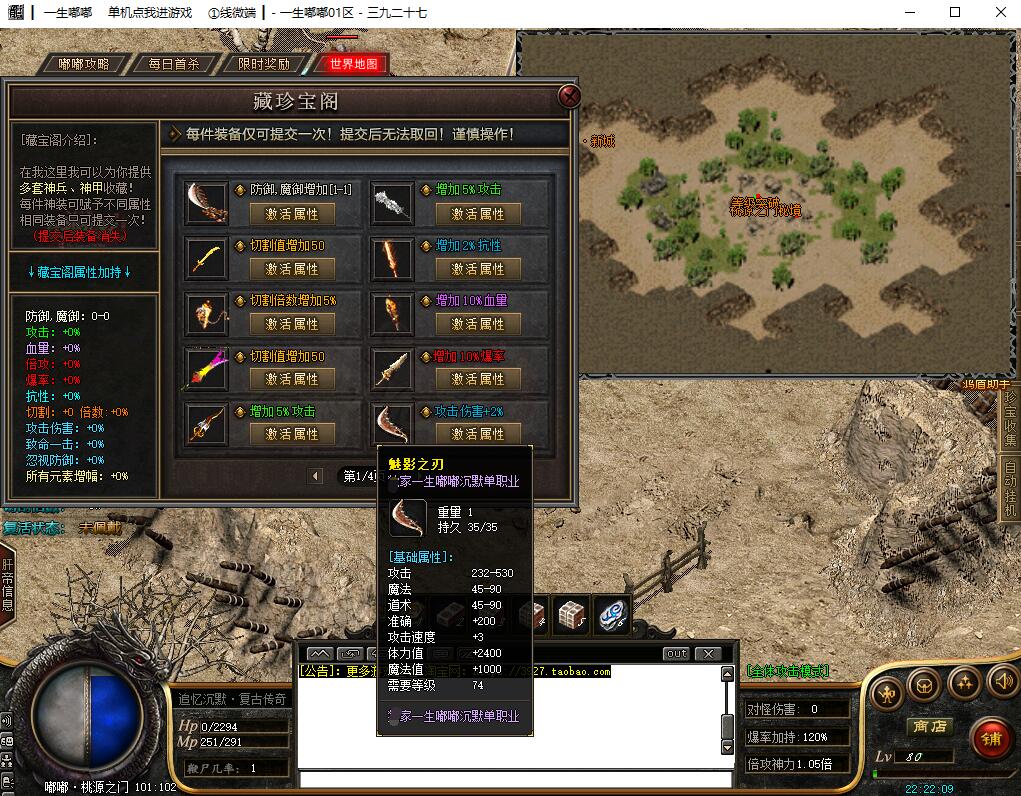Activate the 切割倍数增加5% attribute
Image resolution: width=1021 pixels, height=796 pixels.
point(292,324)
